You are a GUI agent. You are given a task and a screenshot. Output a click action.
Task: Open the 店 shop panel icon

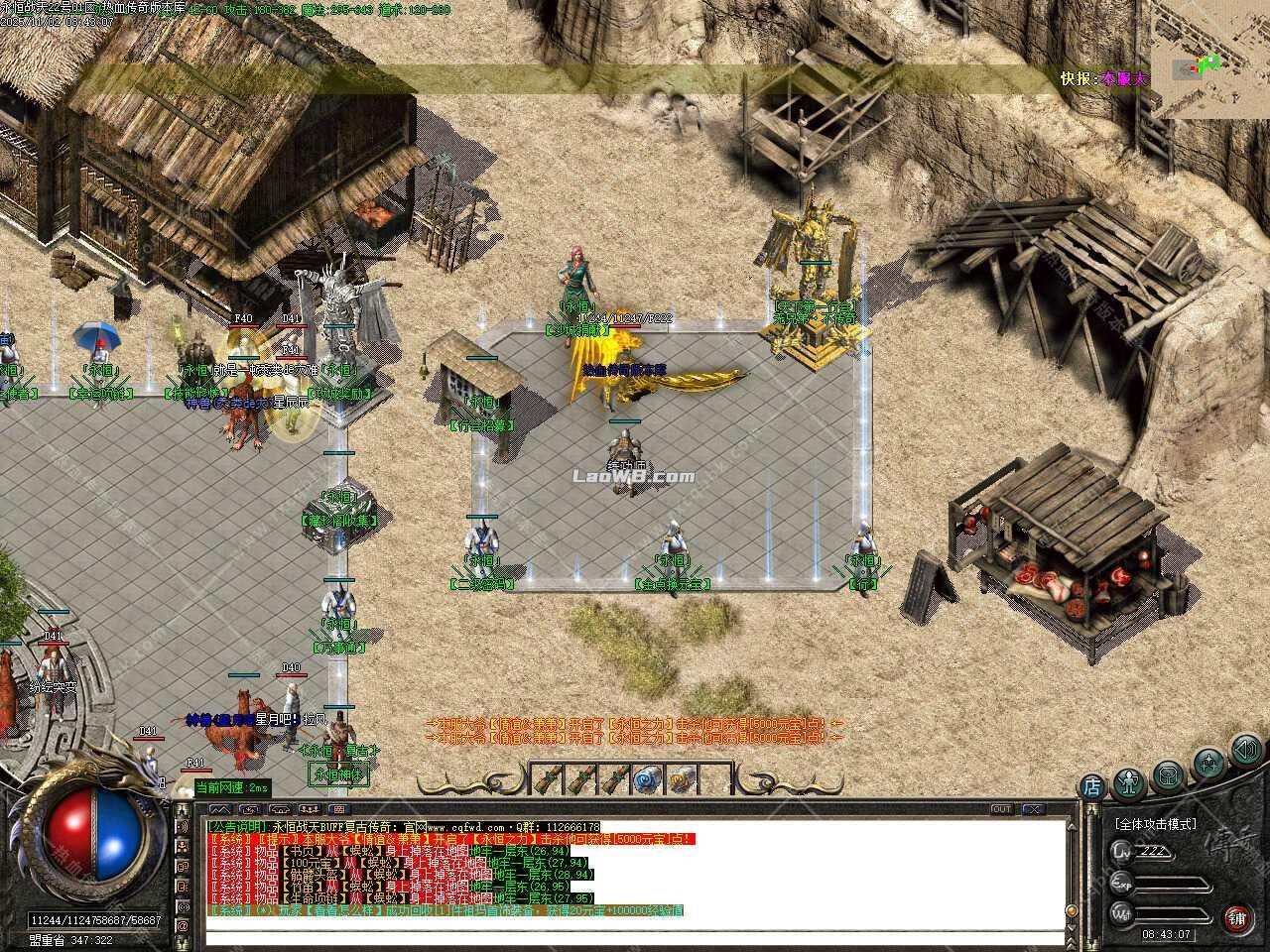pyautogui.click(x=1092, y=785)
